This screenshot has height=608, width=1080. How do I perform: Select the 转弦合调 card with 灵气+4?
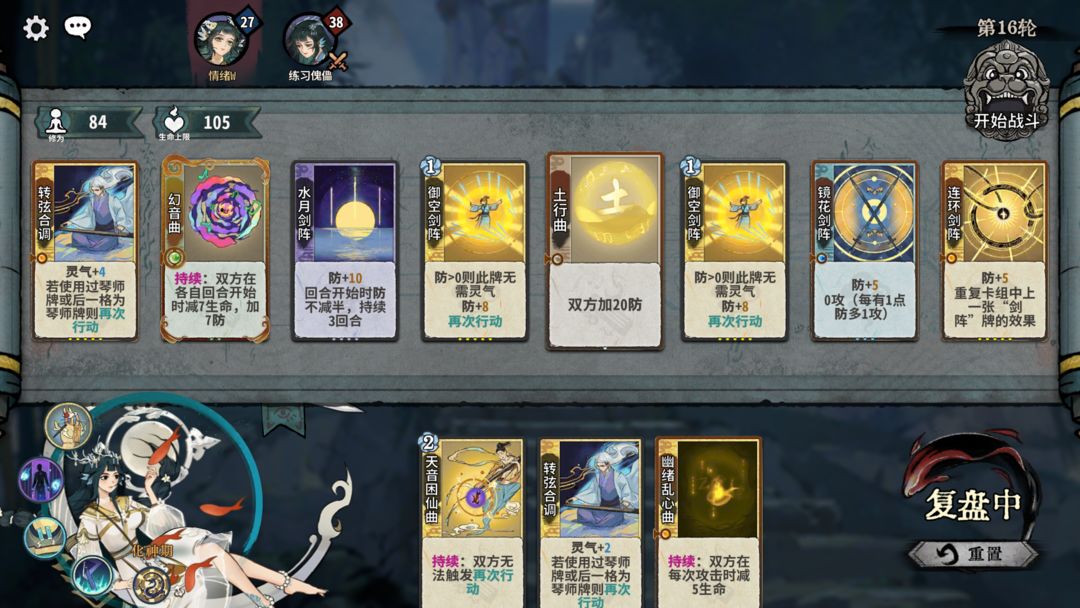click(x=85, y=251)
